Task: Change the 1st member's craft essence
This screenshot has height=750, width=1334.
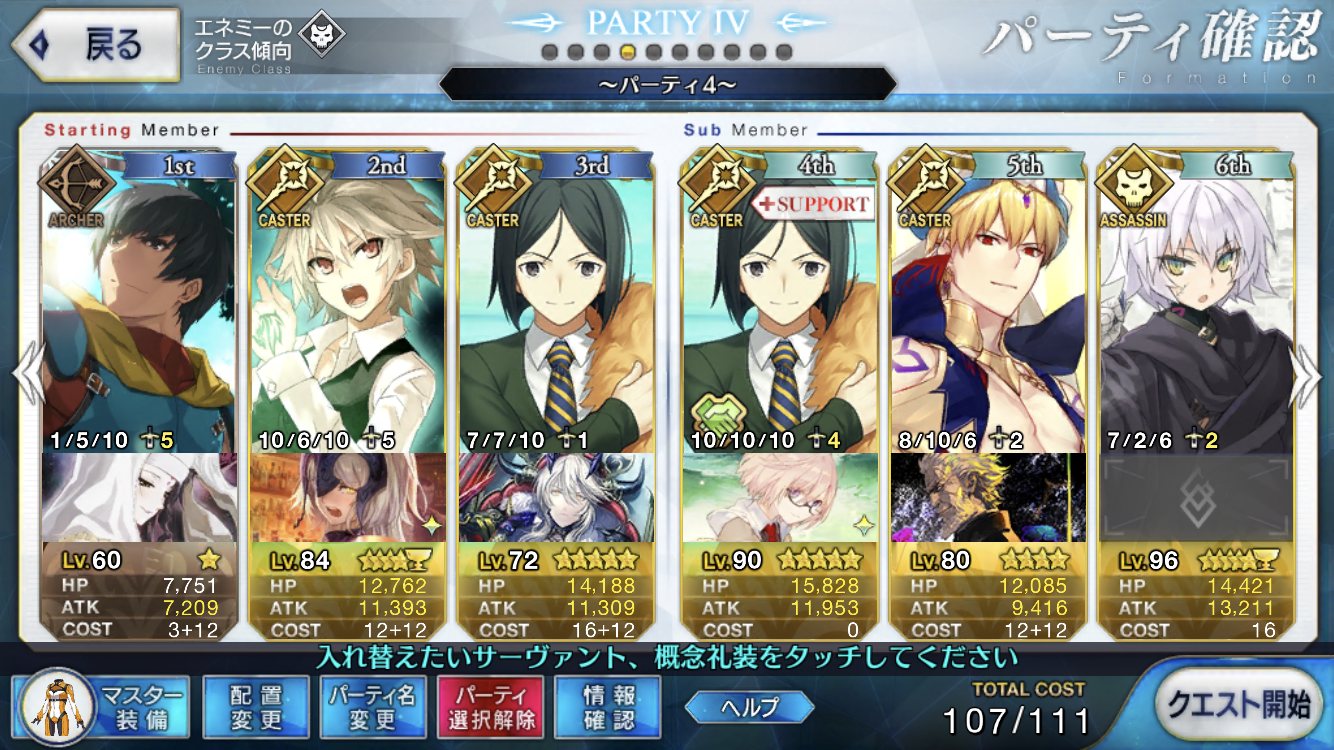Action: coord(138,497)
